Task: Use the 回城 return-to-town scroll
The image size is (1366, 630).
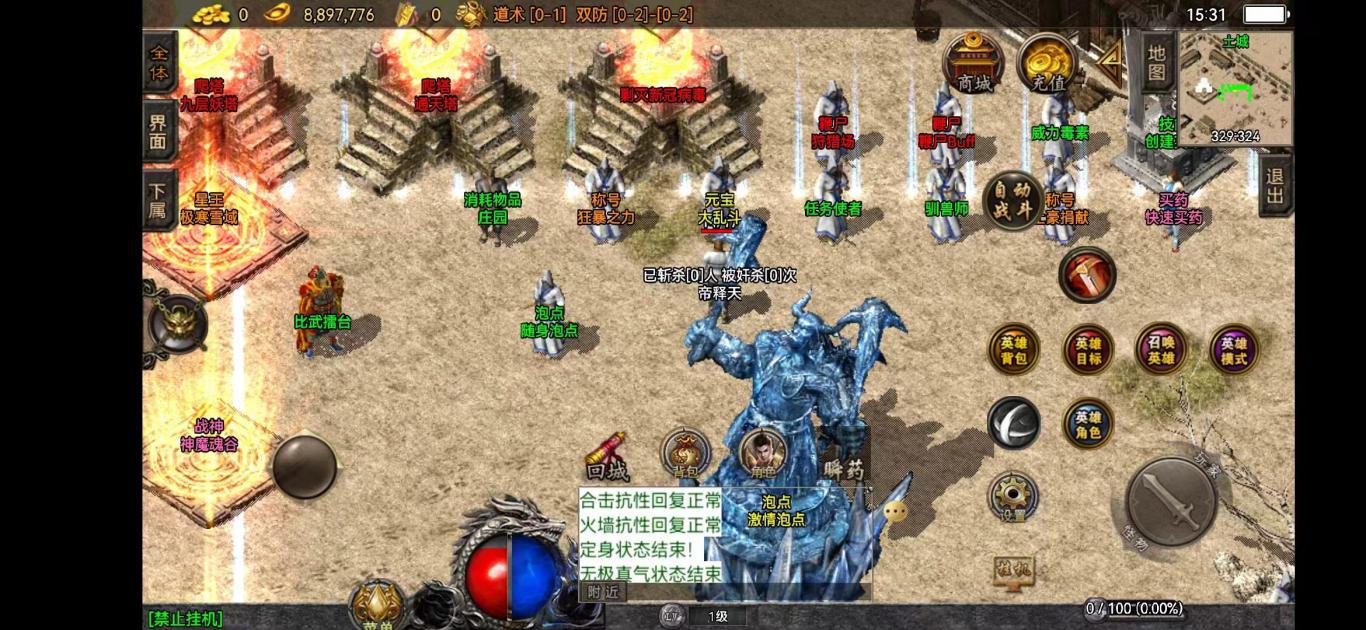Action: point(607,457)
